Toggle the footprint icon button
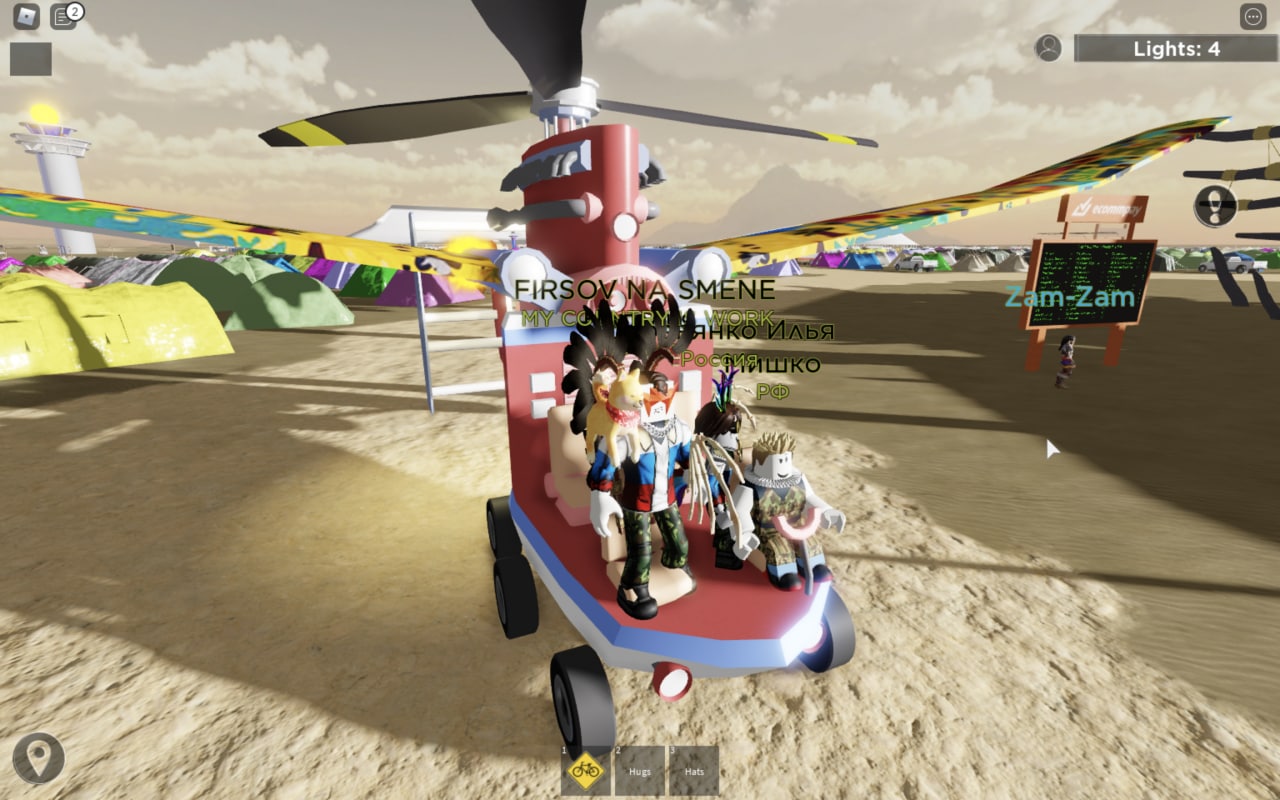 (x=1215, y=206)
